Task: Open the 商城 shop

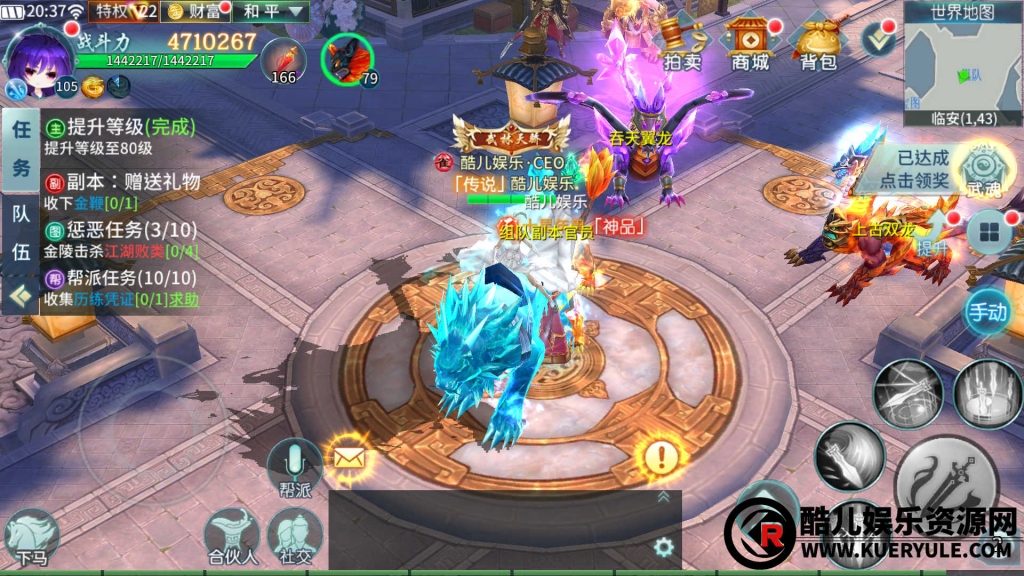Action: (x=751, y=45)
